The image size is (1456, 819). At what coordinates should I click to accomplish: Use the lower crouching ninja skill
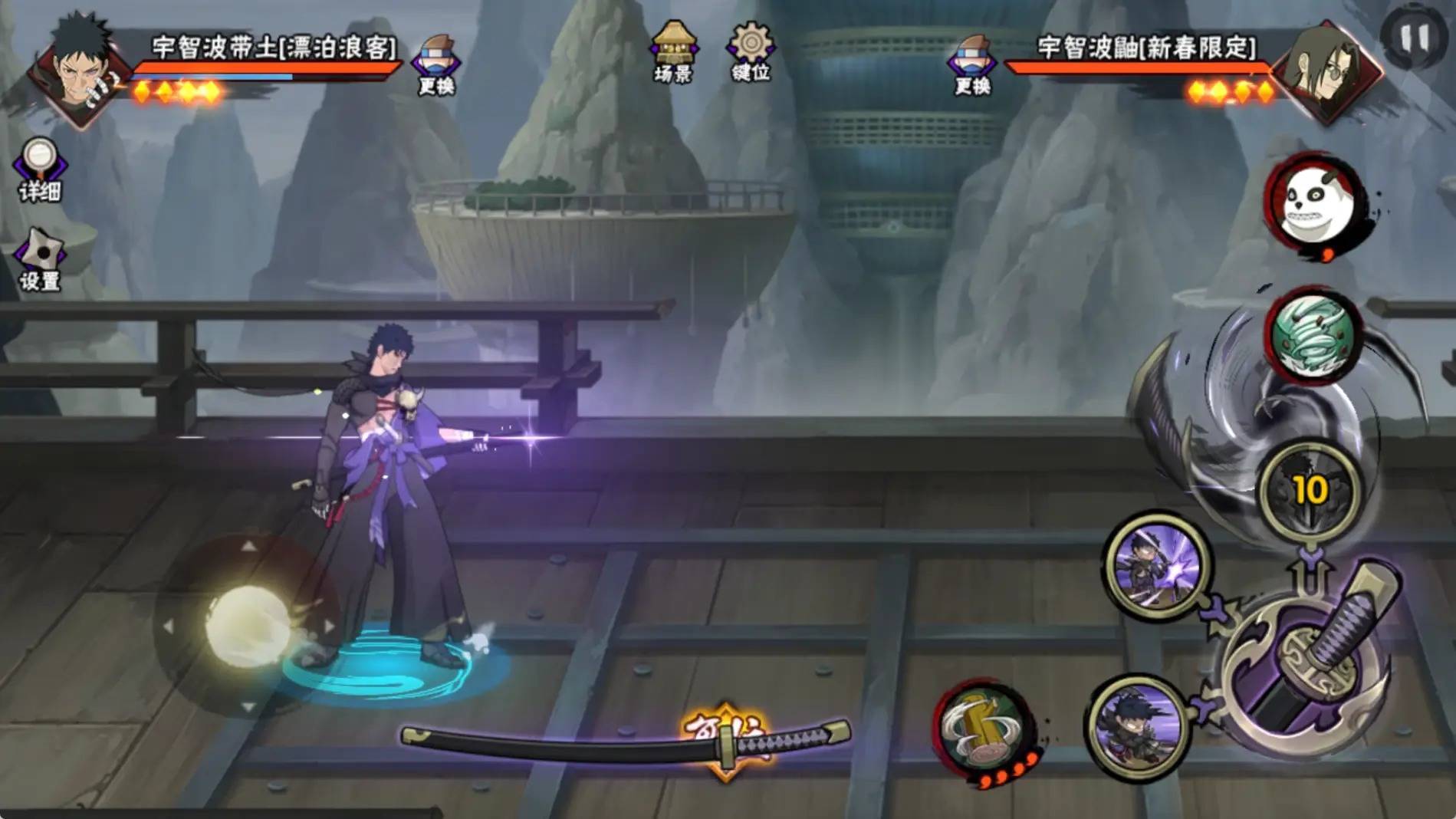[1139, 725]
